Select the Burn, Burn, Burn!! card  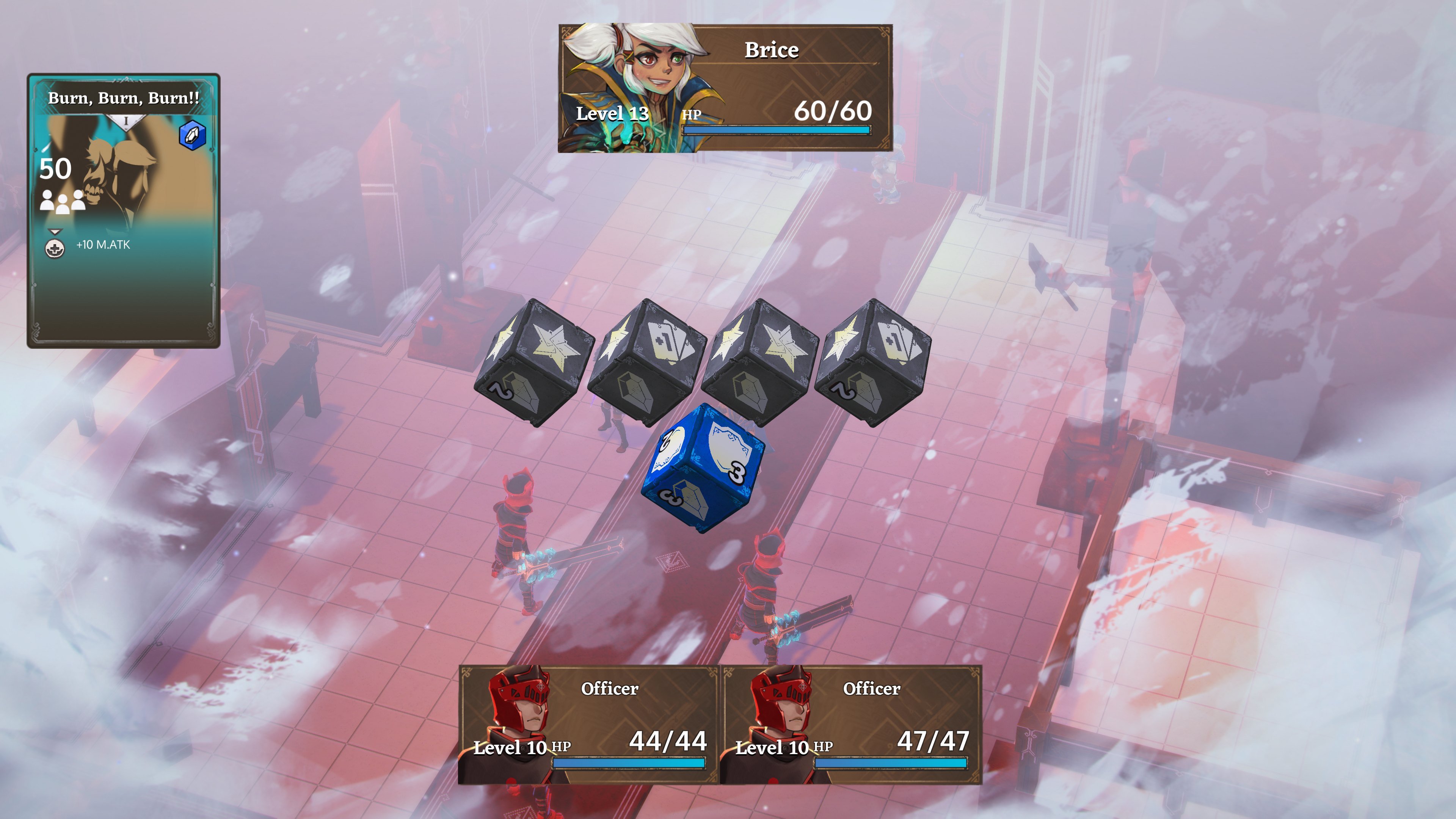[x=123, y=210]
